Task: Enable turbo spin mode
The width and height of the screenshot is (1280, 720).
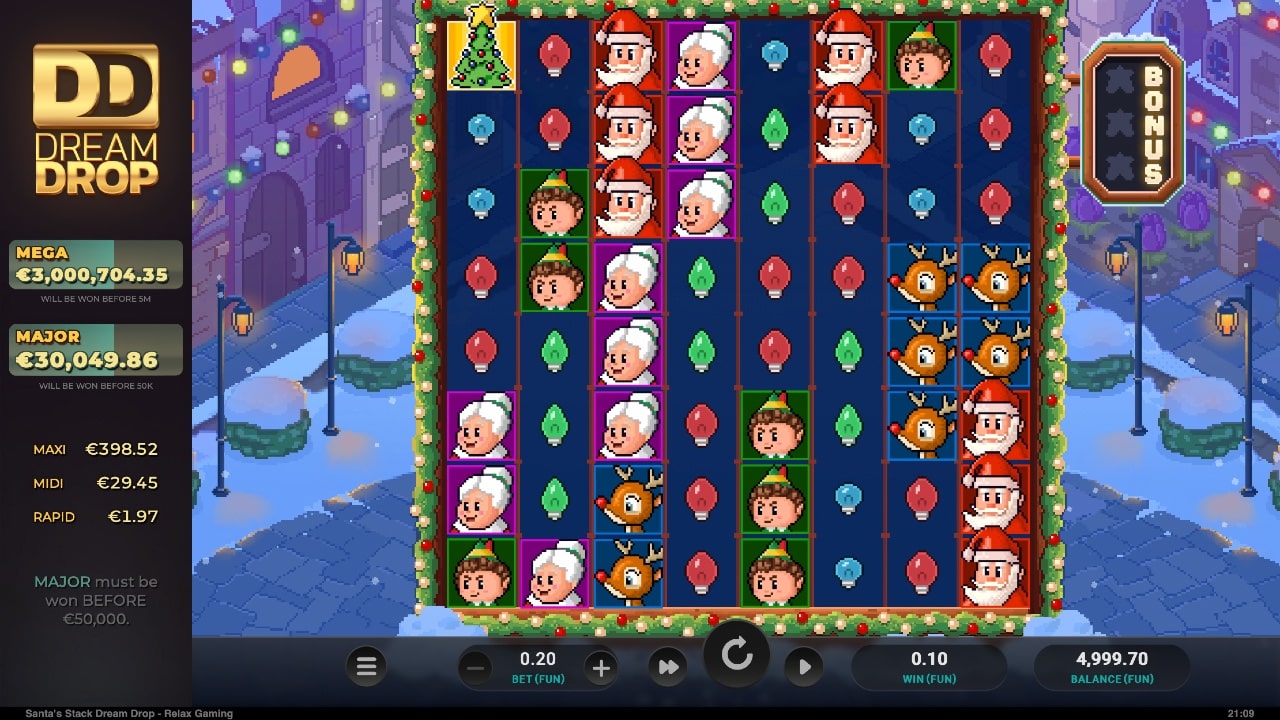Action: point(668,666)
